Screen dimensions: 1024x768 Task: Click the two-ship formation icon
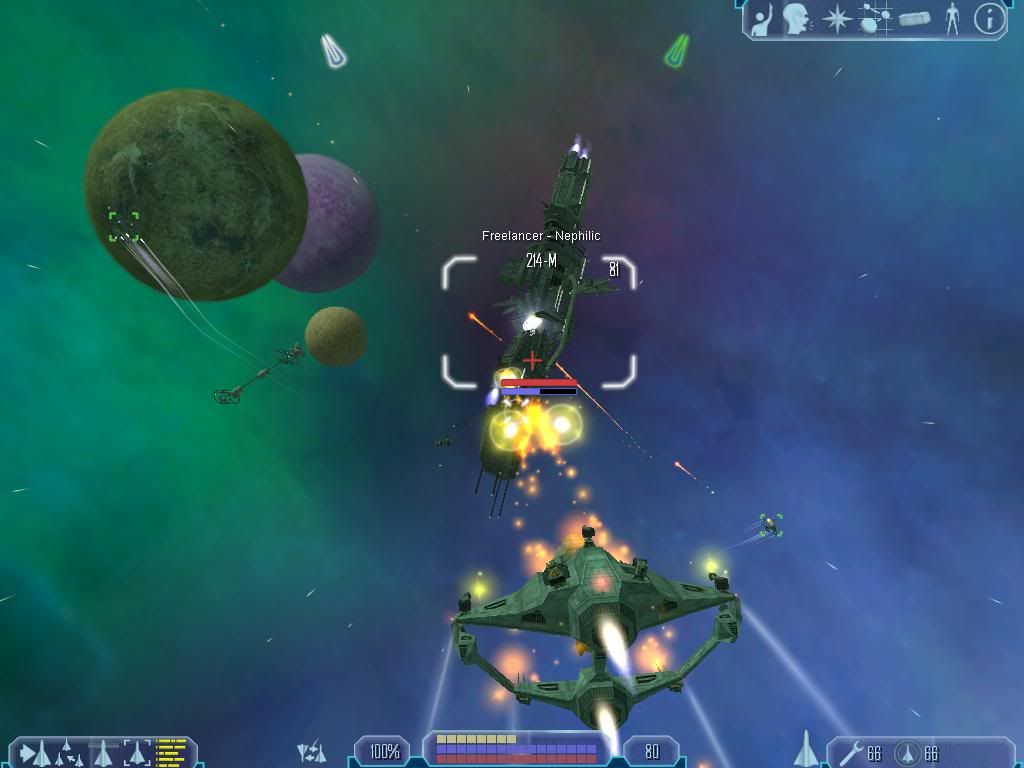(312, 751)
